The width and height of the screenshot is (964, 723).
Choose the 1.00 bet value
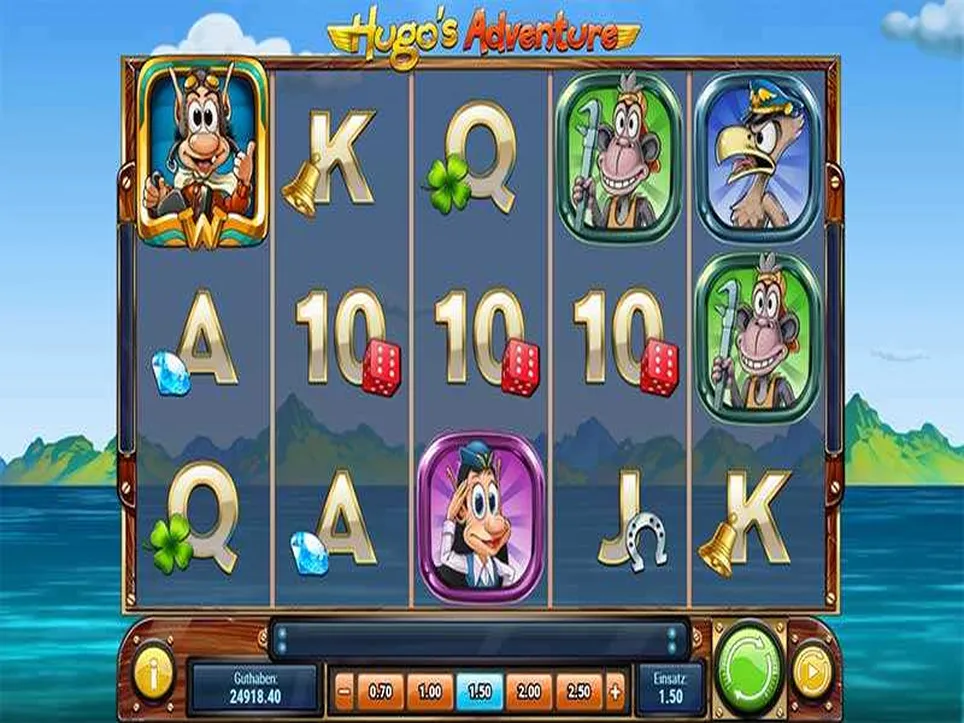430,690
